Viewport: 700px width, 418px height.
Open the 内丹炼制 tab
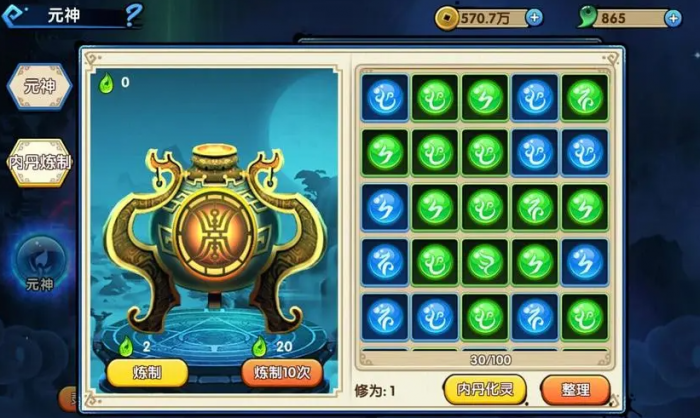pos(40,162)
